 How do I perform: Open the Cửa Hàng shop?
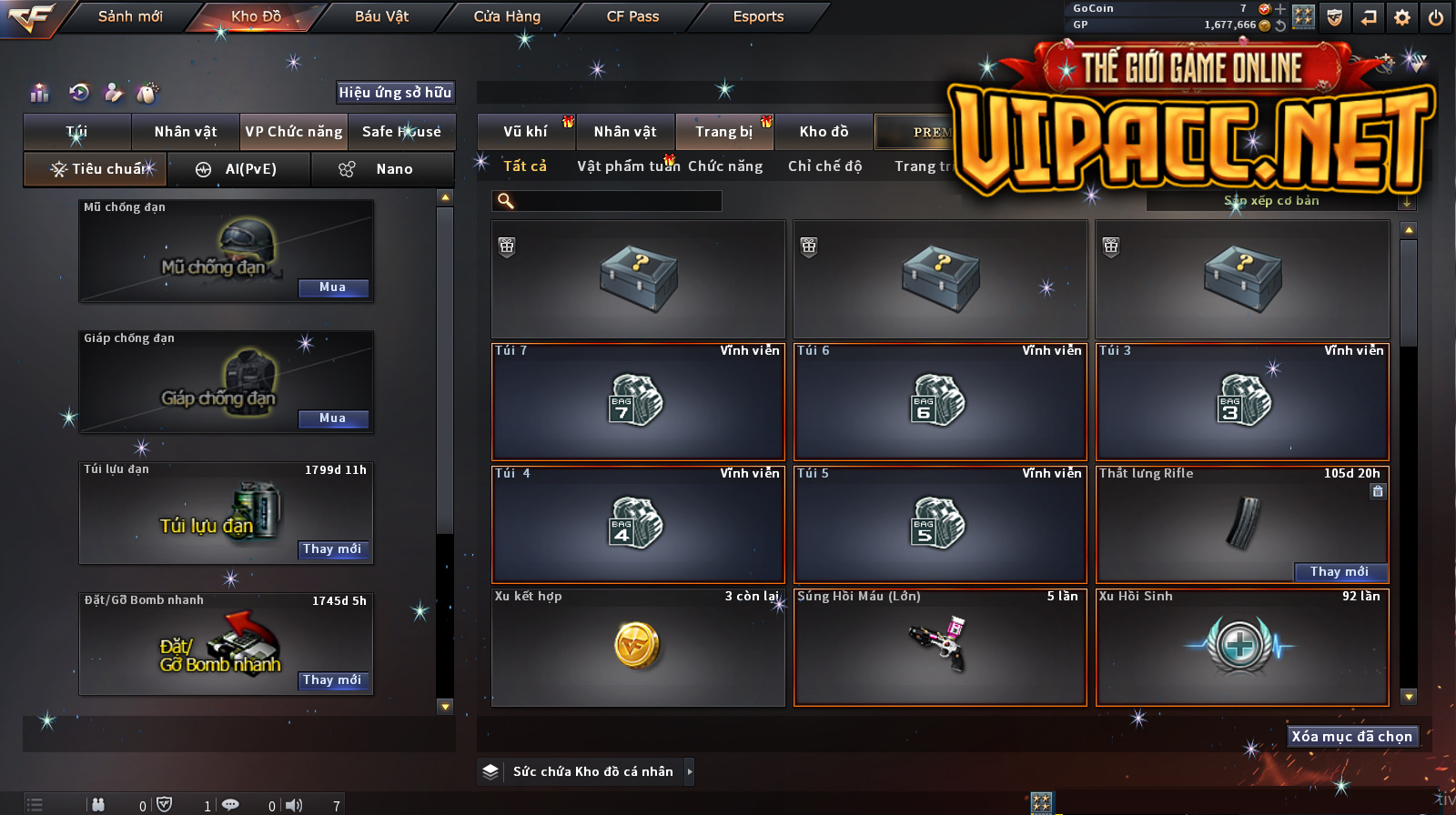tap(507, 16)
